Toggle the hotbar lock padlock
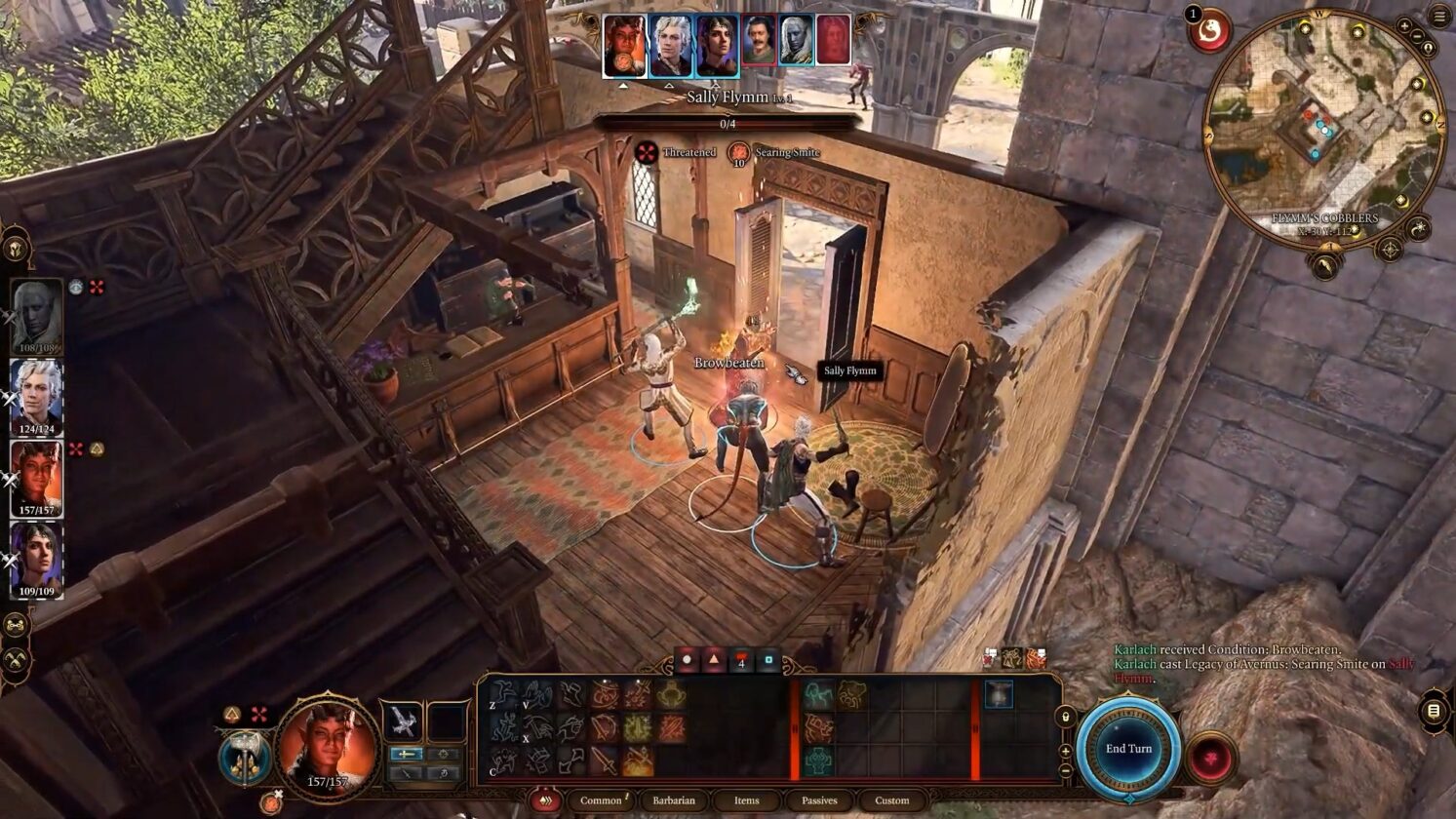1456x819 pixels. (x=1065, y=718)
